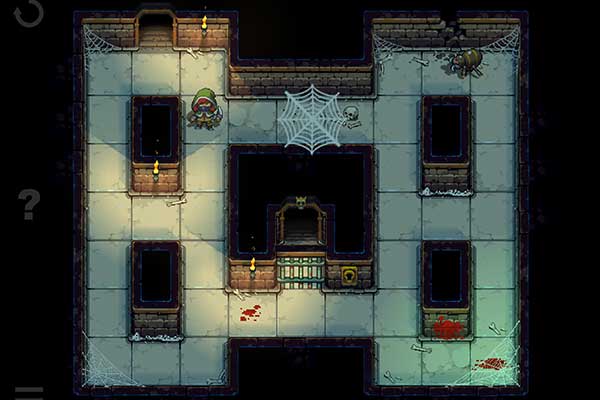Open the hamburger menu icon
The image size is (600, 400).
click(x=29, y=392)
